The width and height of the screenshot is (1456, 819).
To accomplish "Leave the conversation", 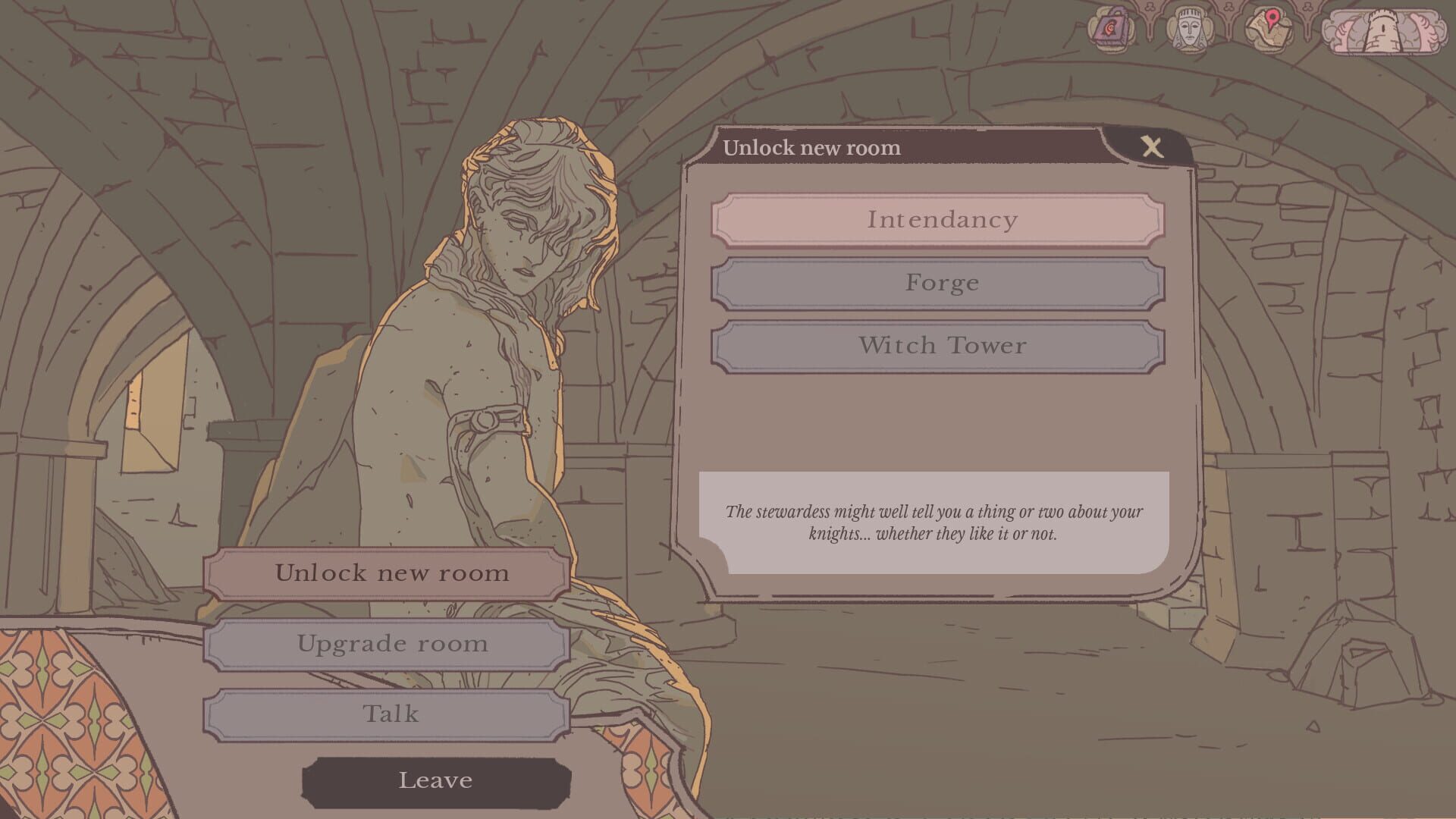I will 436,780.
